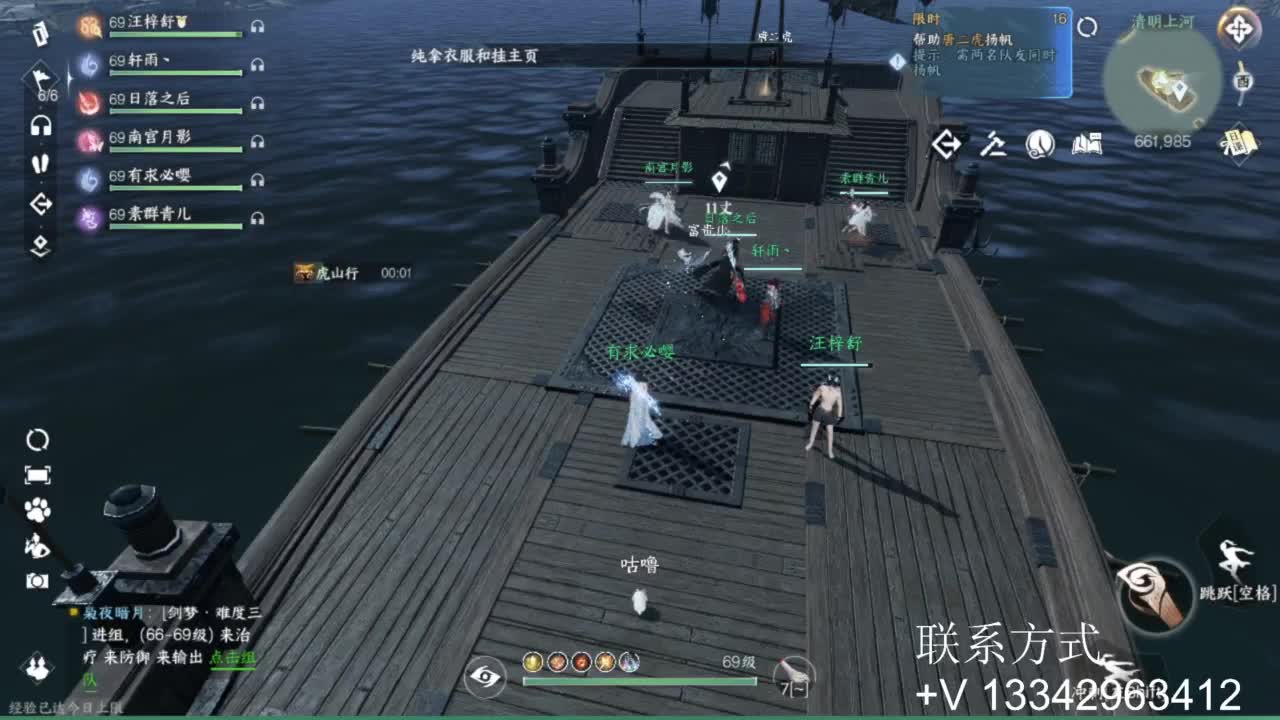Toggle hide-interface with the frame icon

click(x=37, y=474)
